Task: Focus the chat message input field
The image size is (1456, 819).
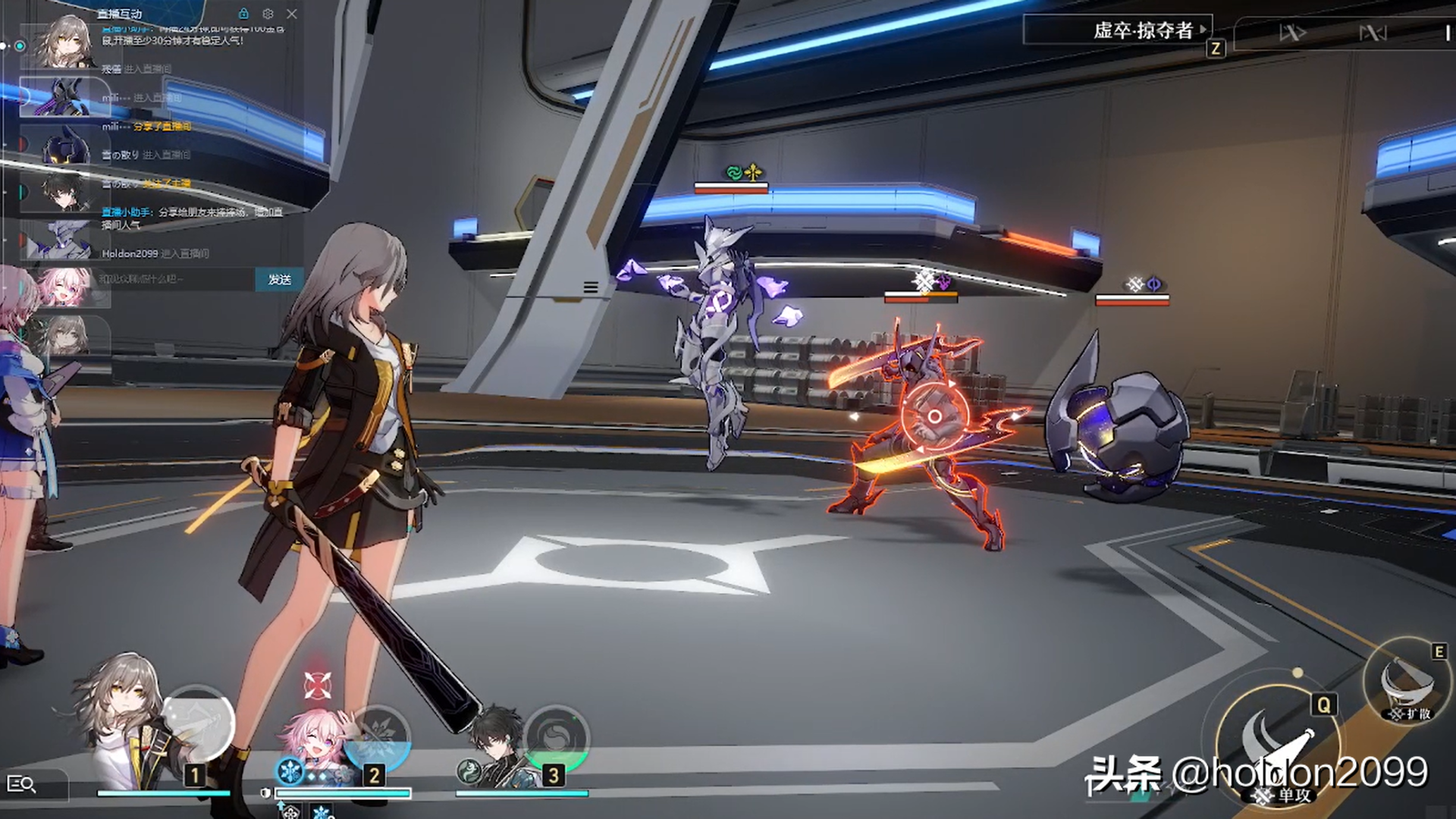Action: [x=176, y=279]
